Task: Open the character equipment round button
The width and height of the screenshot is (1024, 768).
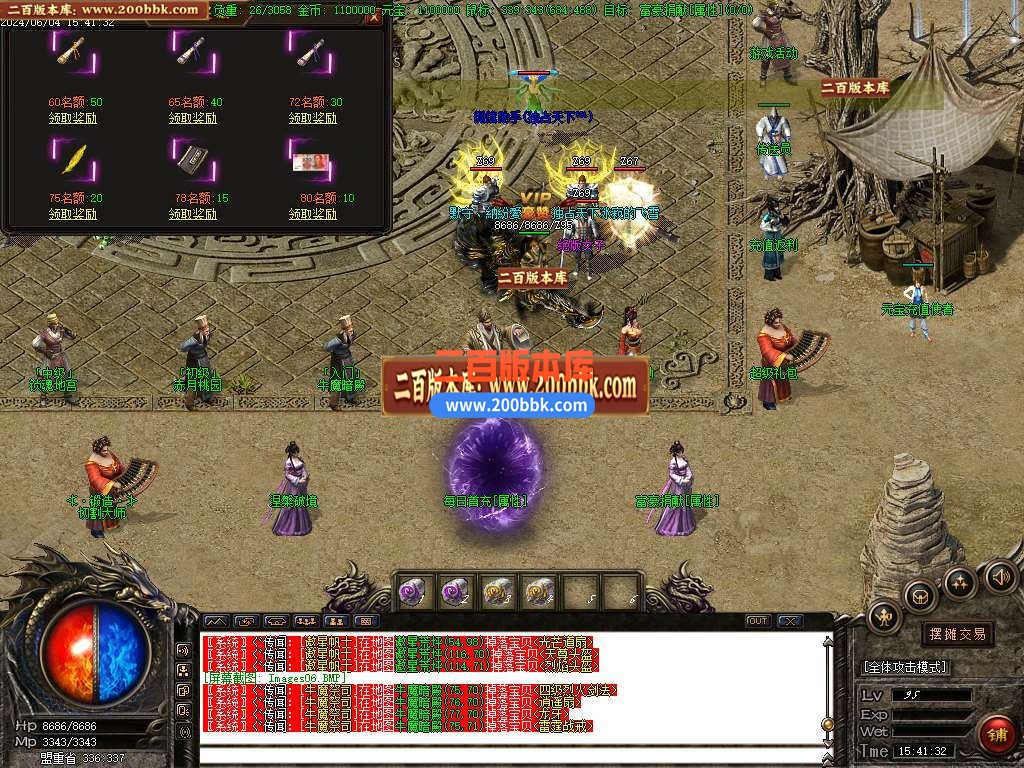Action: (x=884, y=617)
